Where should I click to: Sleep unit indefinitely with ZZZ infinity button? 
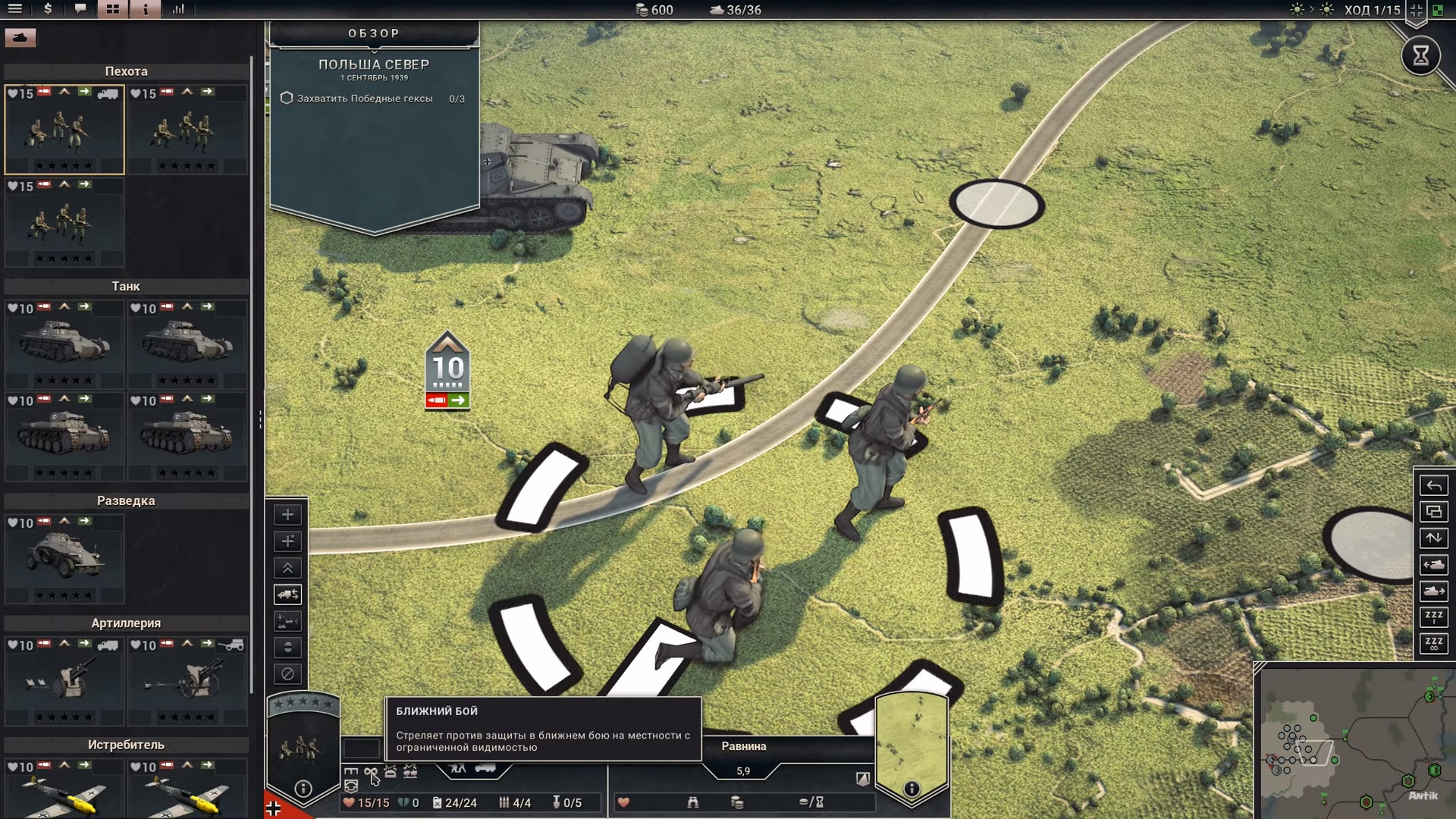(1433, 644)
